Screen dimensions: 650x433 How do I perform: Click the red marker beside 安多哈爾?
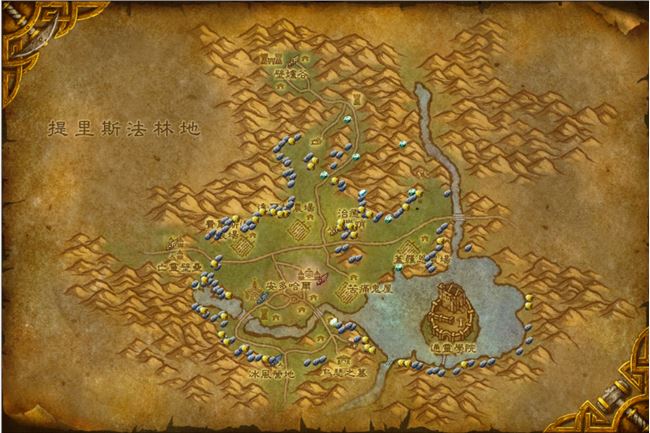[x=322, y=280]
